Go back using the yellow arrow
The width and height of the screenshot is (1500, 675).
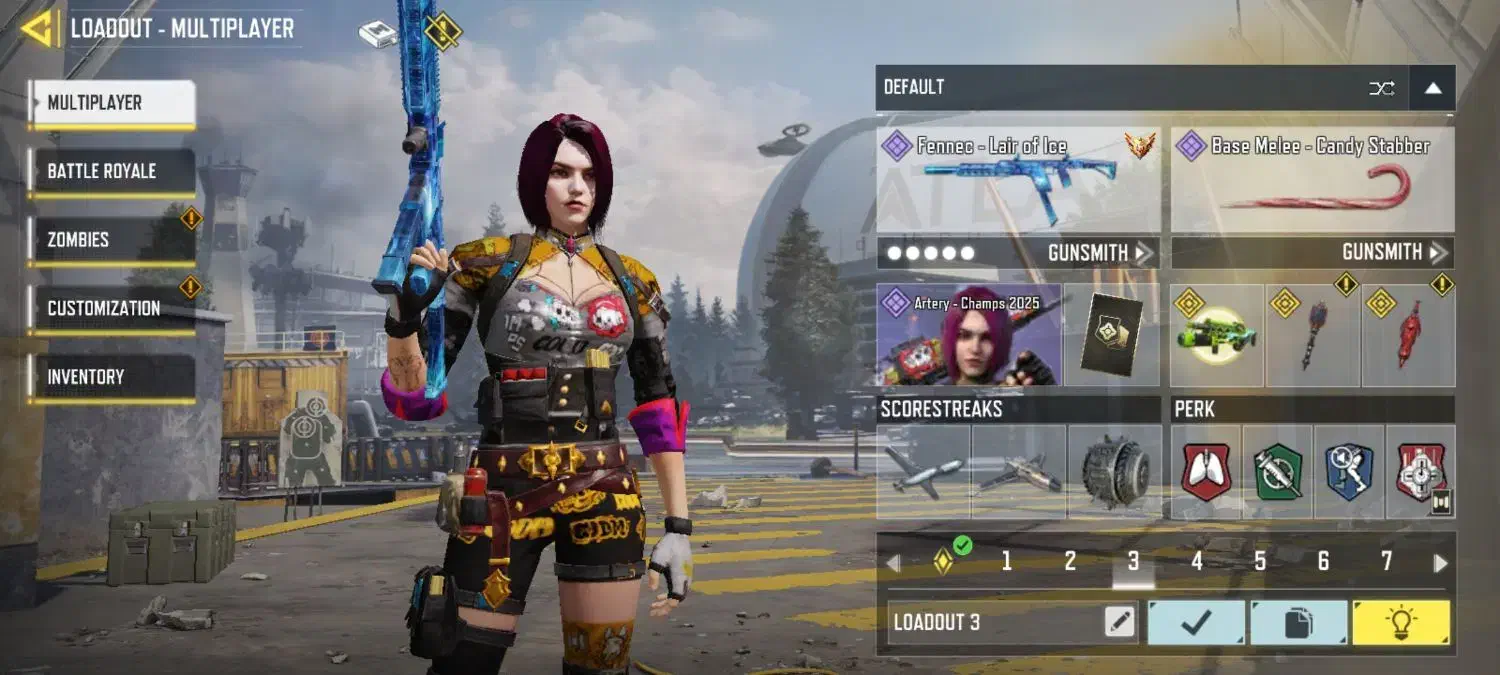pyautogui.click(x=36, y=28)
